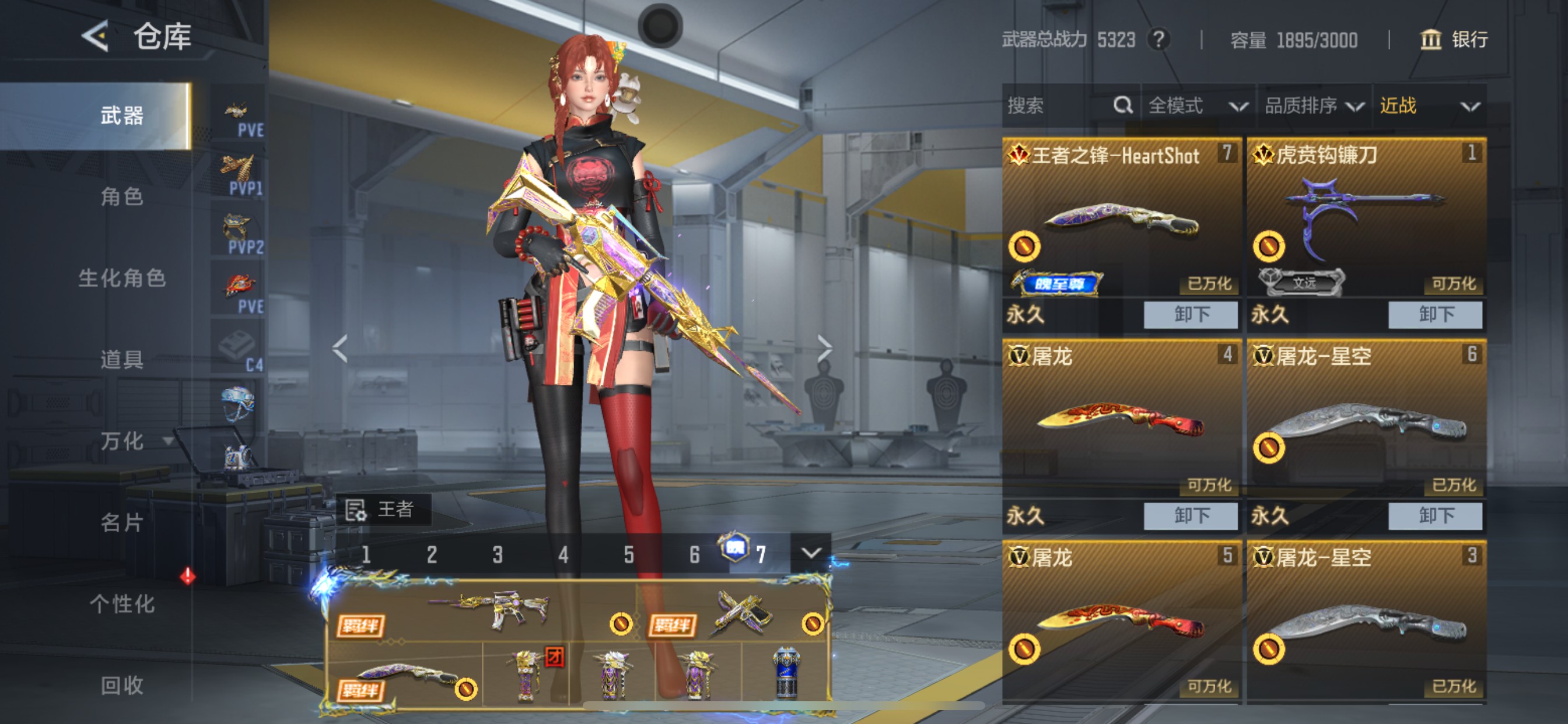Open the 品质排序 quality sort dropdown
This screenshot has height=724, width=1568.
tap(1315, 106)
